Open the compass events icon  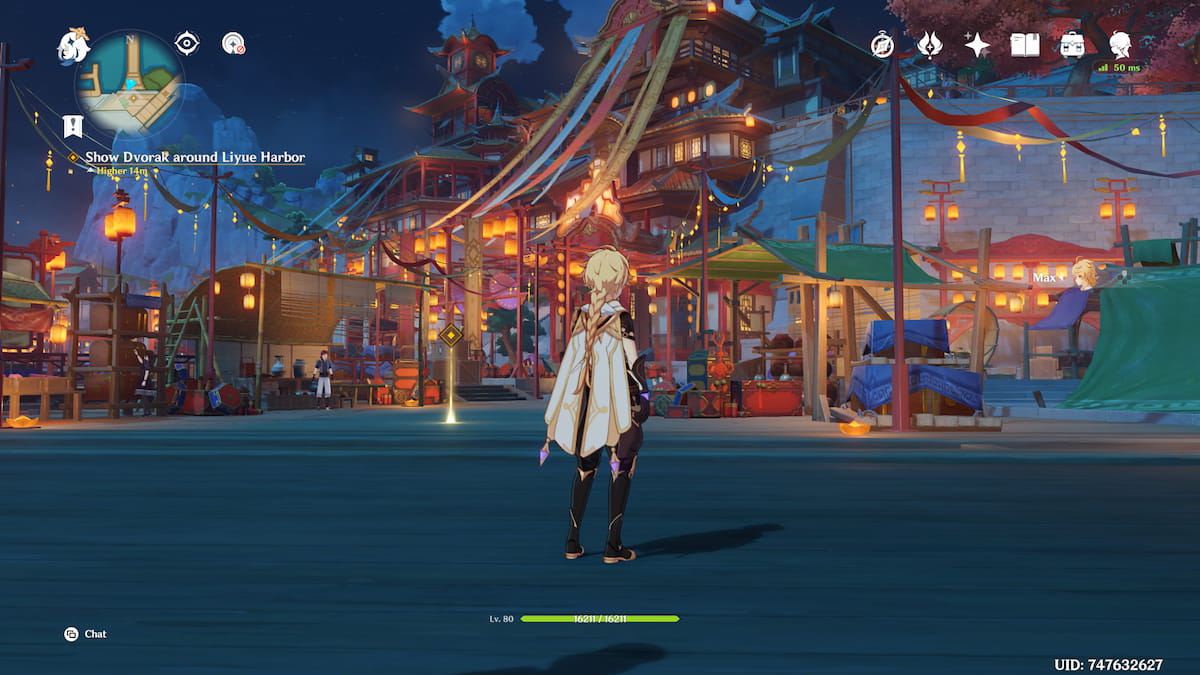(882, 44)
